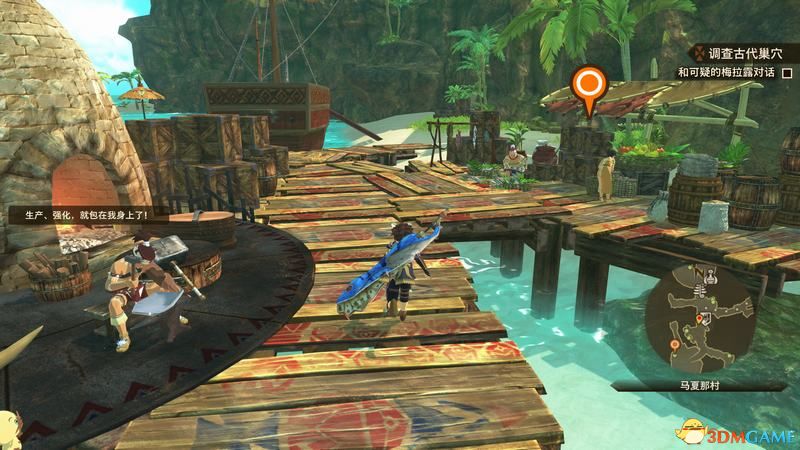The width and height of the screenshot is (800, 450).
Task: Click the orange quest waypoint marker
Action: point(590,86)
